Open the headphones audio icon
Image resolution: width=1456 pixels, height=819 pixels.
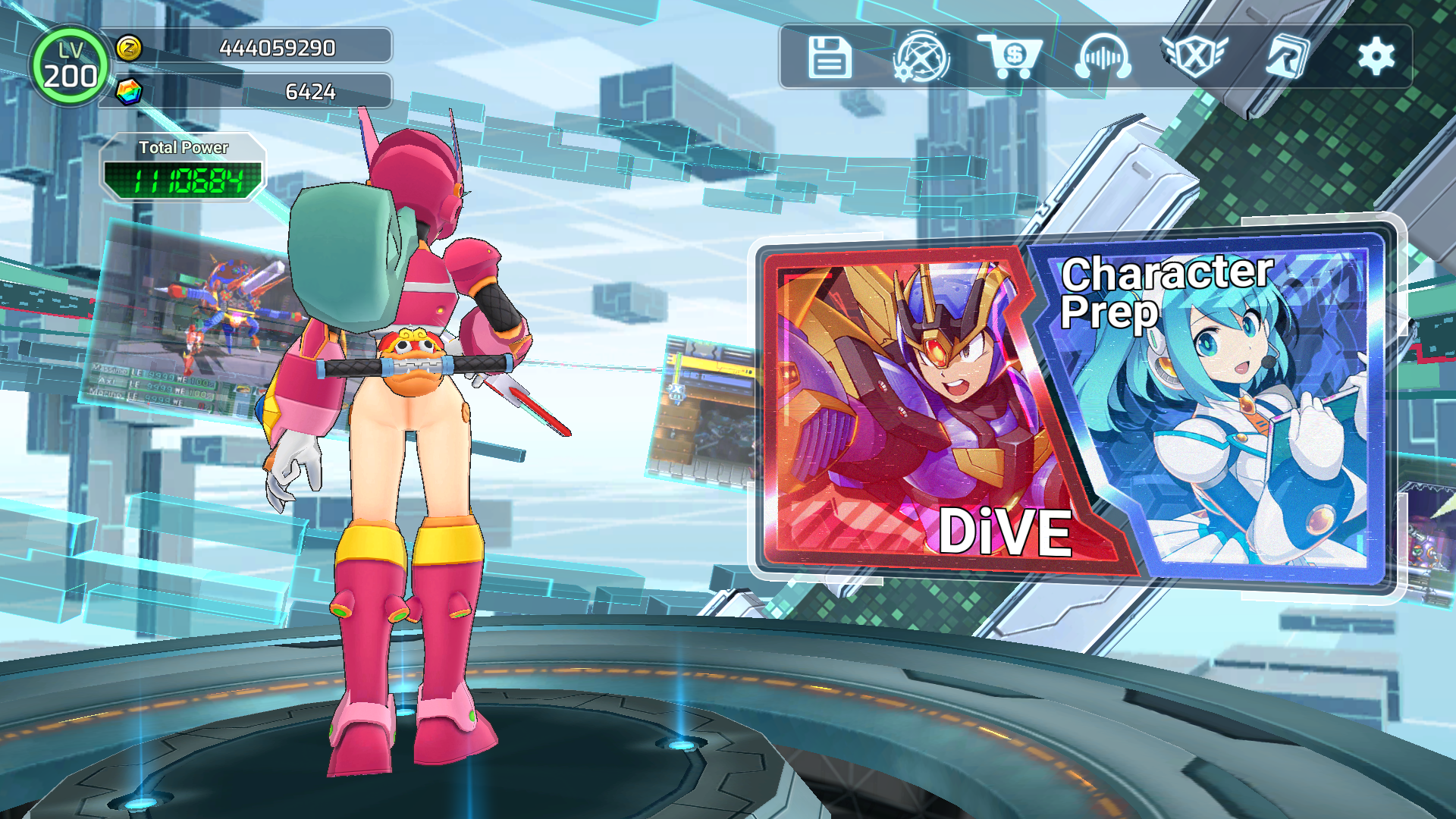pos(1103,57)
